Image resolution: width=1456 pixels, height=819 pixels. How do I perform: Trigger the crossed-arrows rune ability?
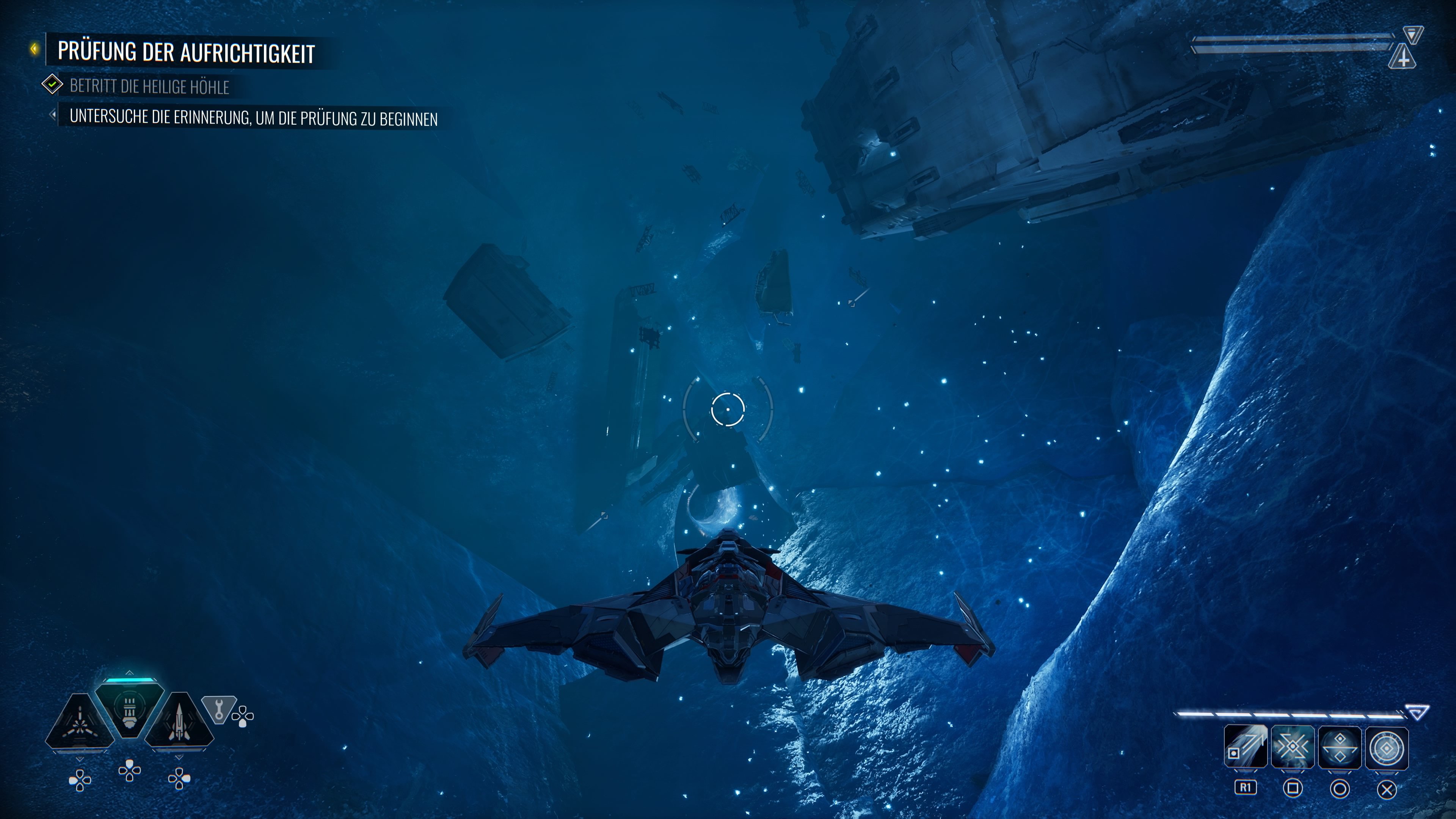click(x=1292, y=747)
